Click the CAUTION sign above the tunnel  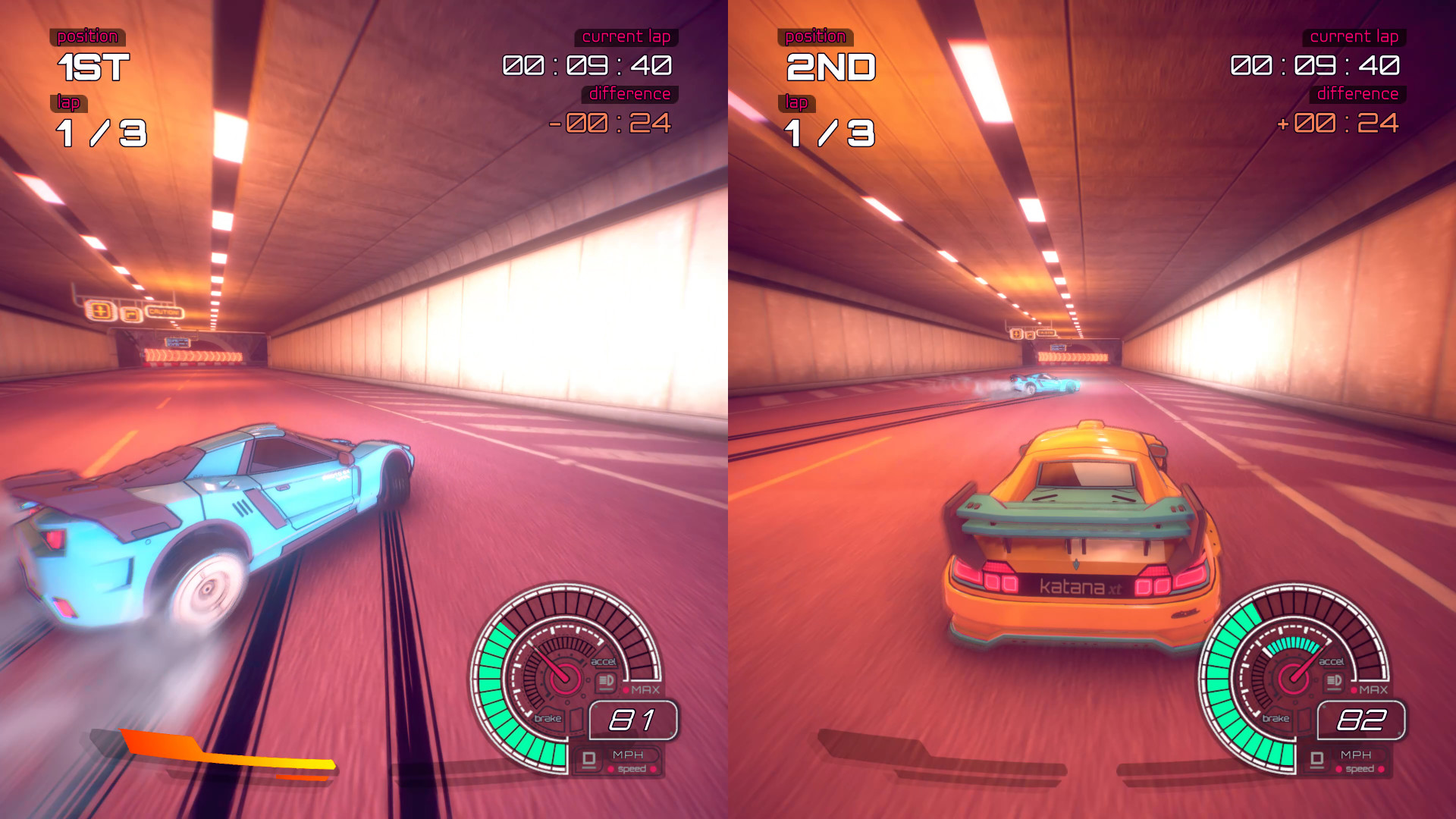(x=165, y=312)
